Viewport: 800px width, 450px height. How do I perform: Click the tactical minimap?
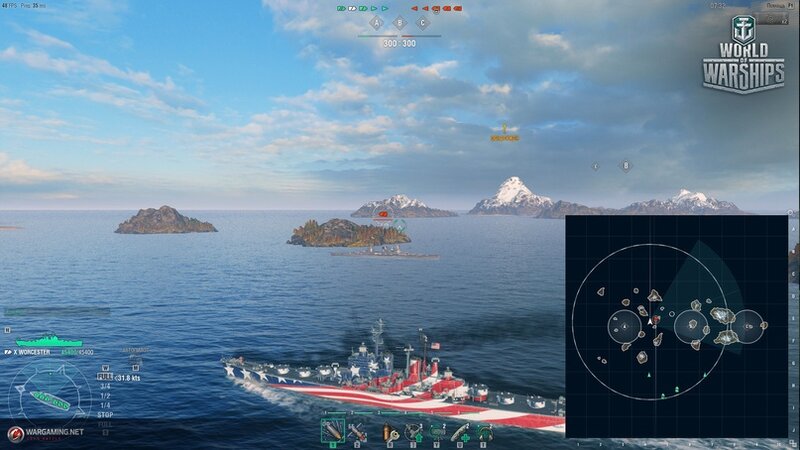click(678, 325)
